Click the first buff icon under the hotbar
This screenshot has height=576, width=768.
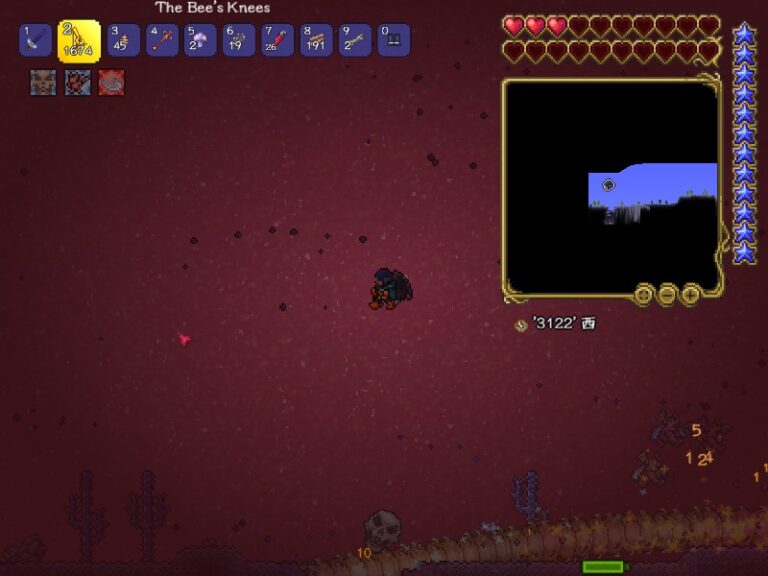[x=43, y=83]
